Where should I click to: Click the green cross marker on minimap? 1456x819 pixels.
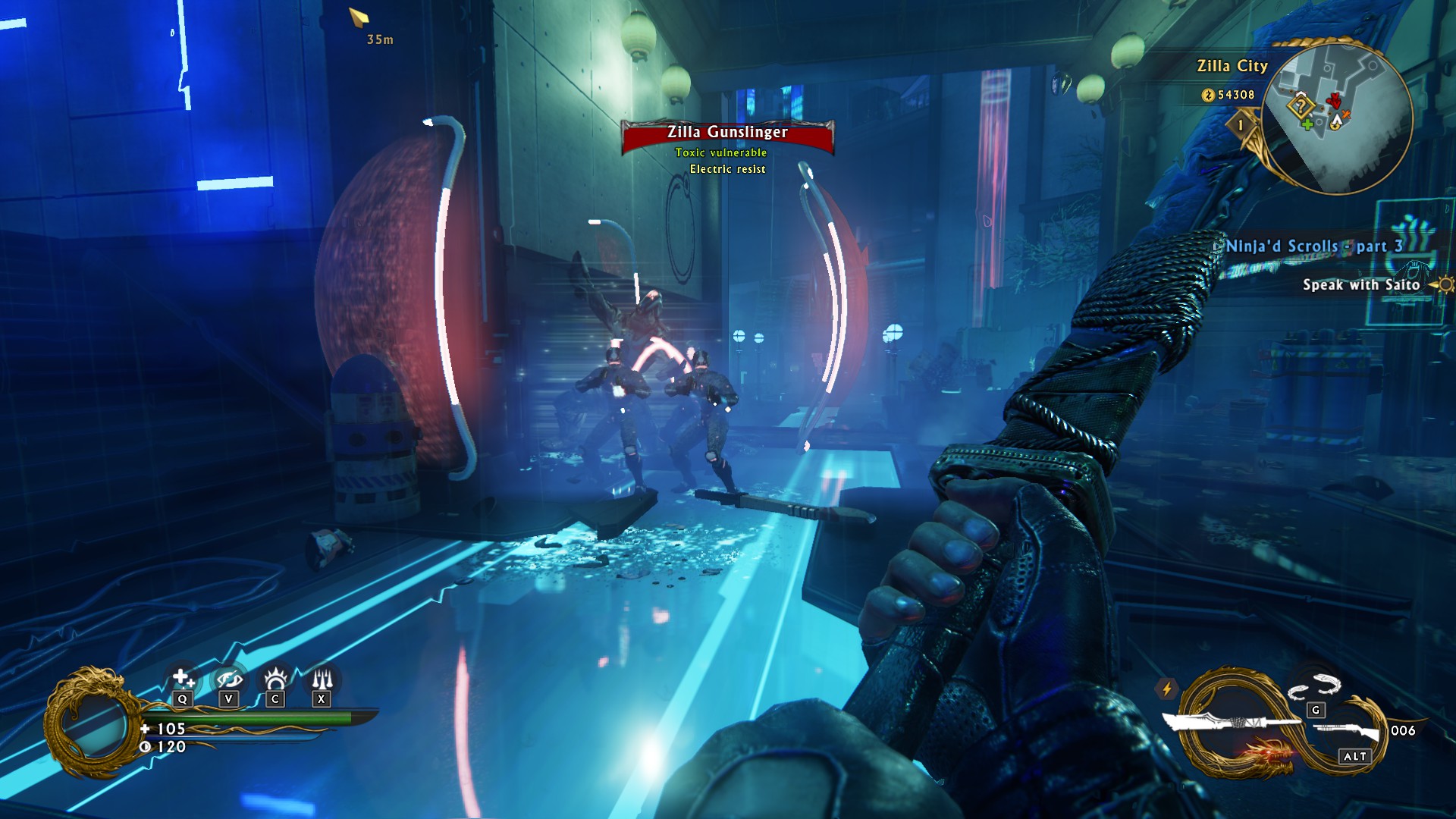(x=1307, y=124)
